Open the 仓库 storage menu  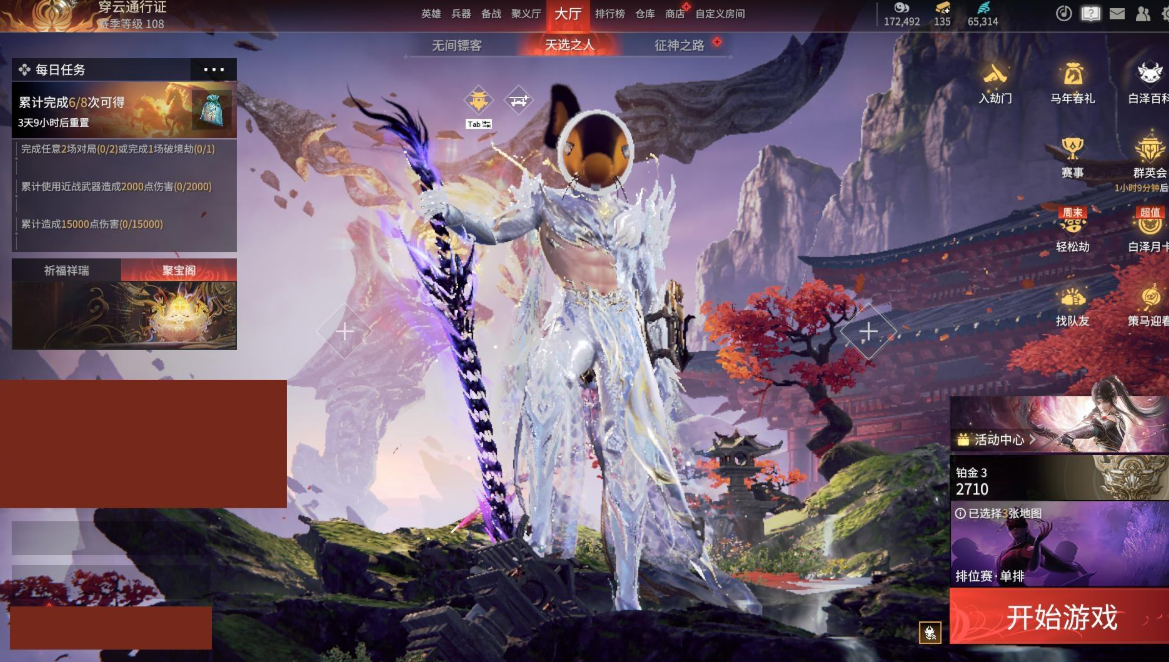[x=645, y=14]
